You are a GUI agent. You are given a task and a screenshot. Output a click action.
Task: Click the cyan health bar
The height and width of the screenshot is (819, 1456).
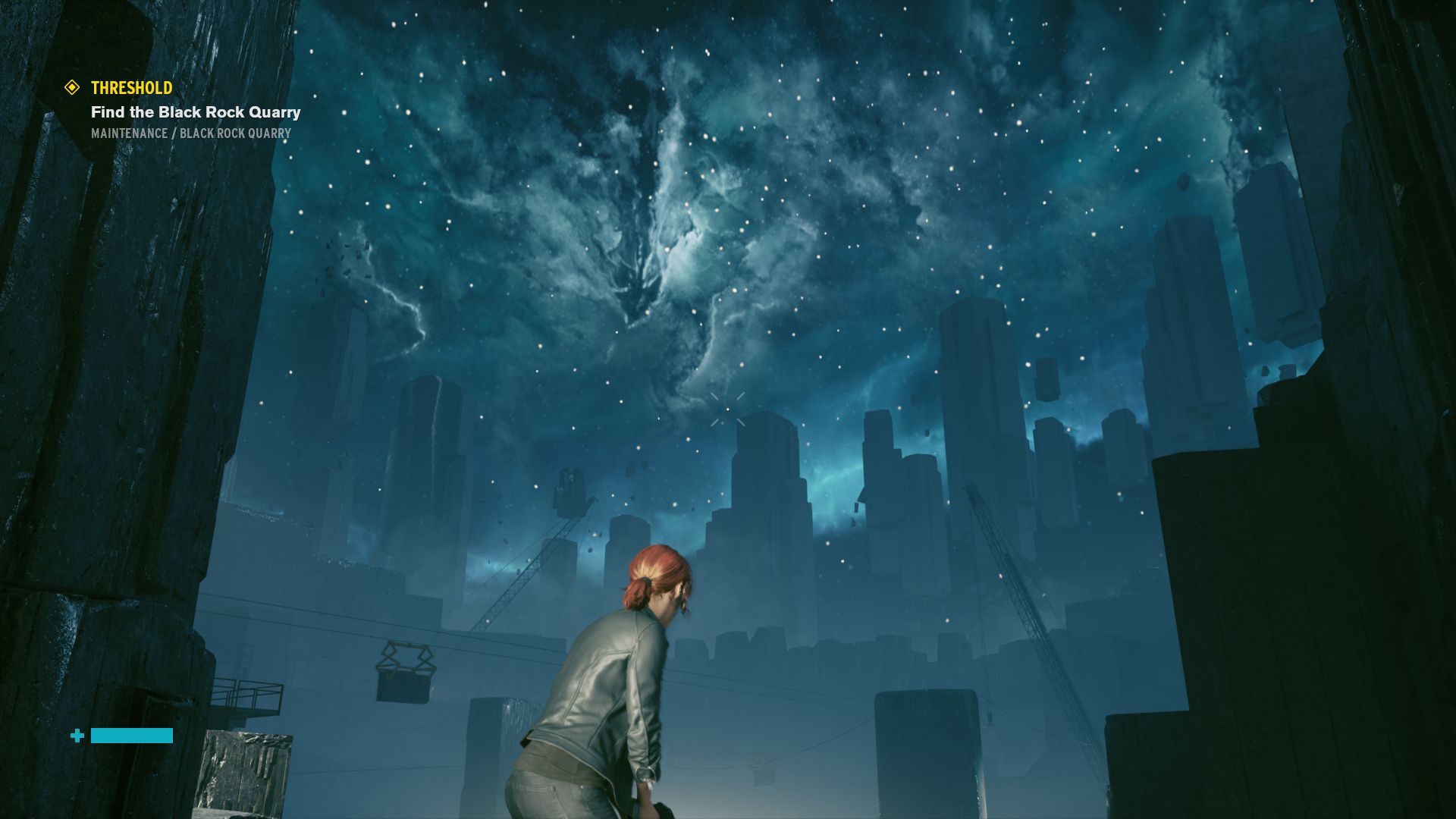point(130,735)
